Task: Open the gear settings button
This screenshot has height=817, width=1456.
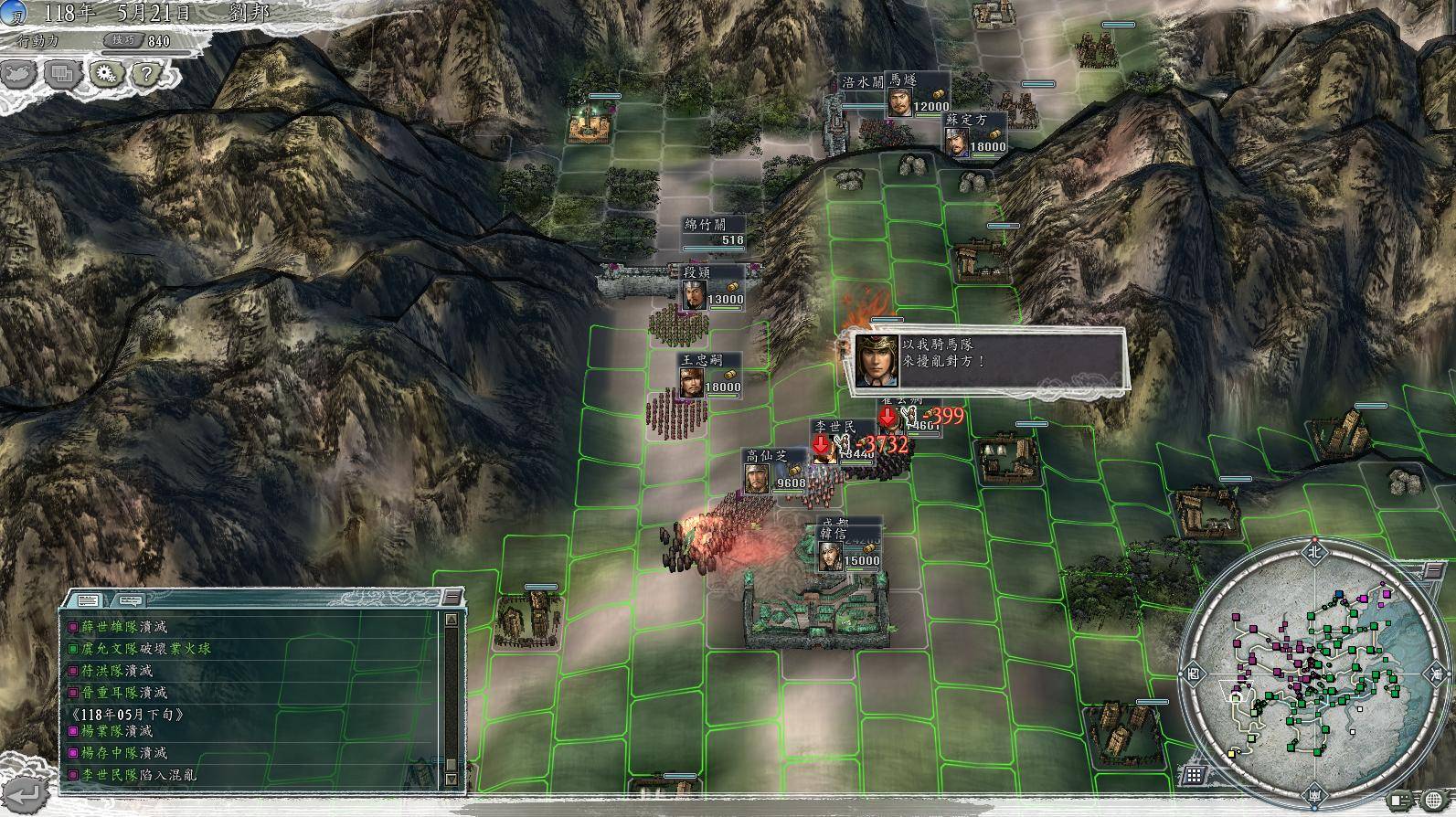Action: click(x=105, y=74)
